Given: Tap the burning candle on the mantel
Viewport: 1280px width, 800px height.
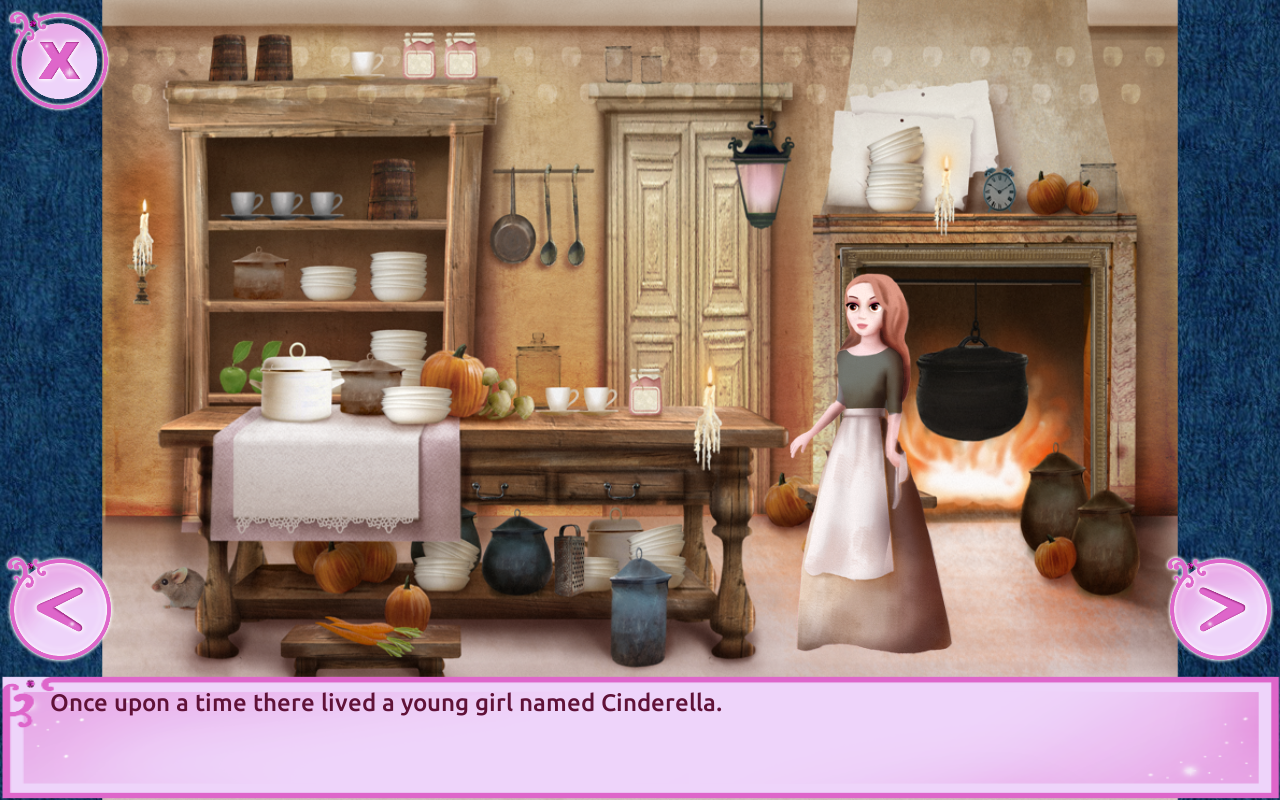Looking at the screenshot, I should (x=945, y=180).
